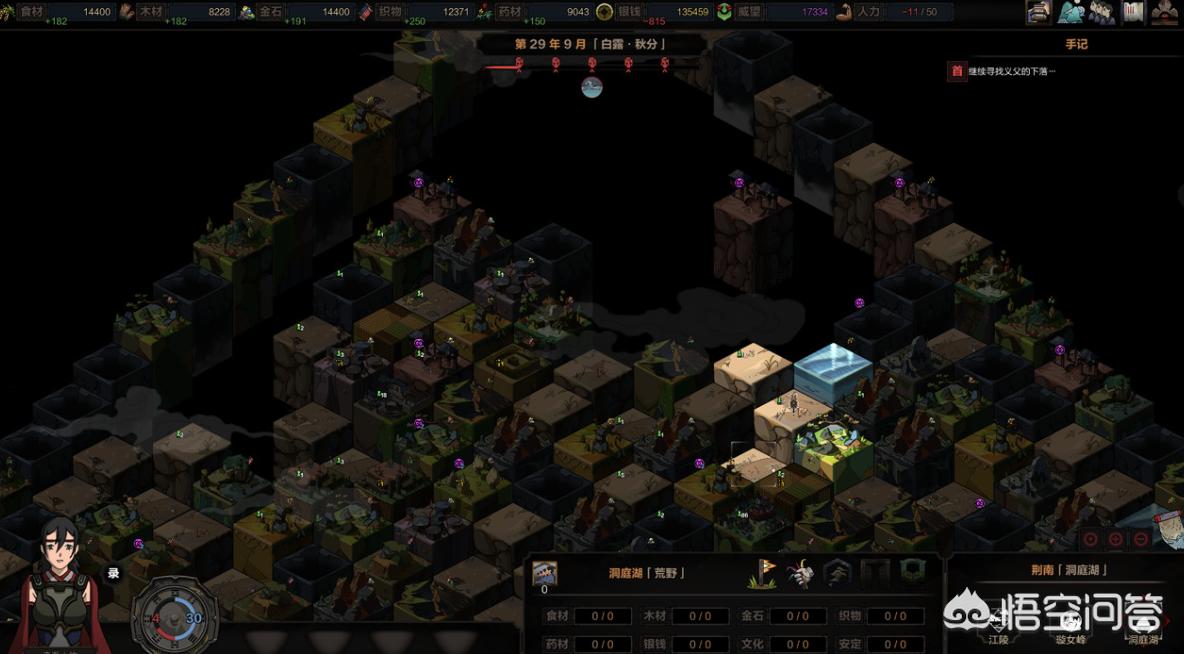
Task: Click the round 录 button beside portrait
Action: click(x=113, y=573)
